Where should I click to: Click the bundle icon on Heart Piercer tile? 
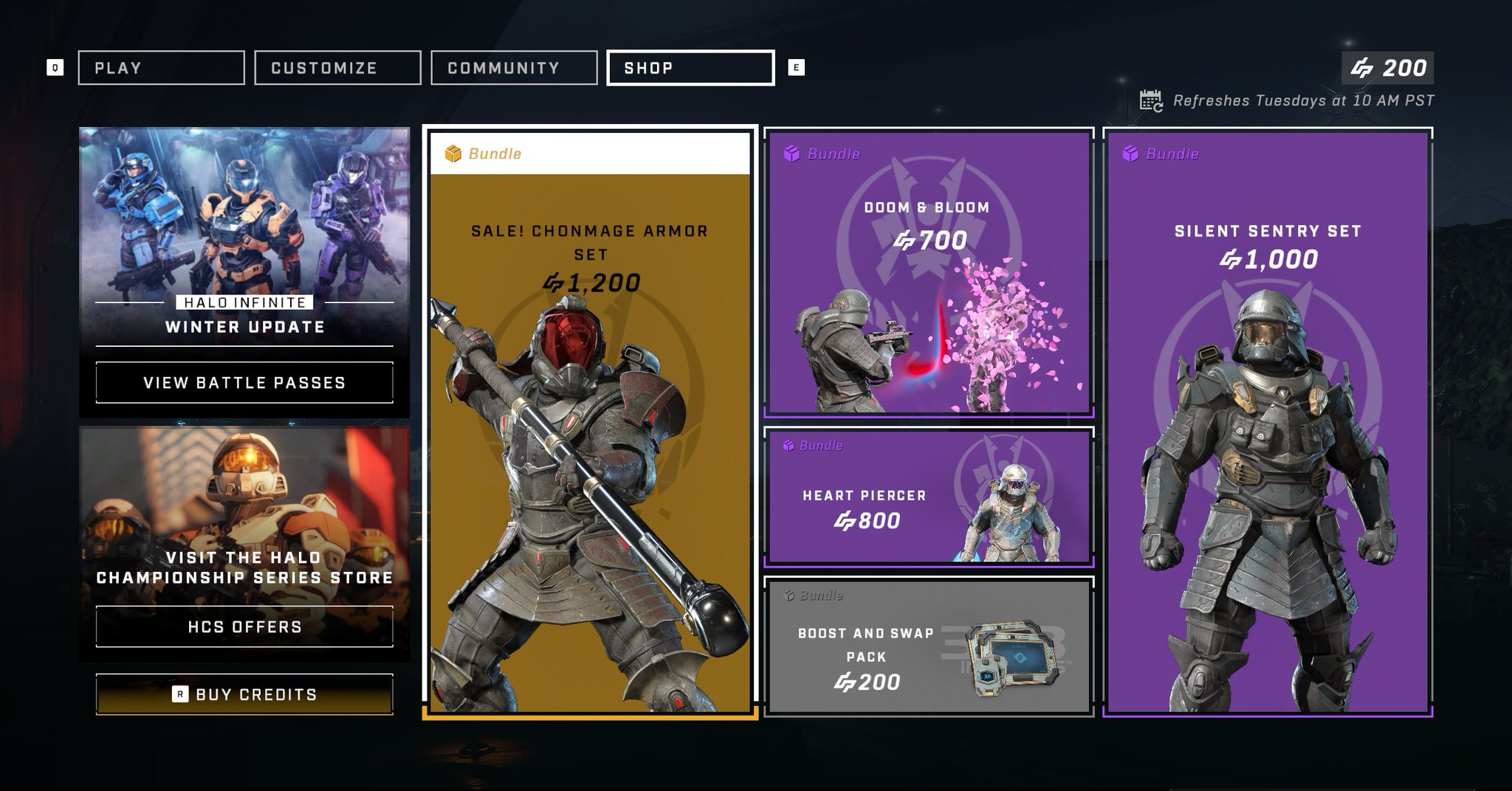(790, 445)
